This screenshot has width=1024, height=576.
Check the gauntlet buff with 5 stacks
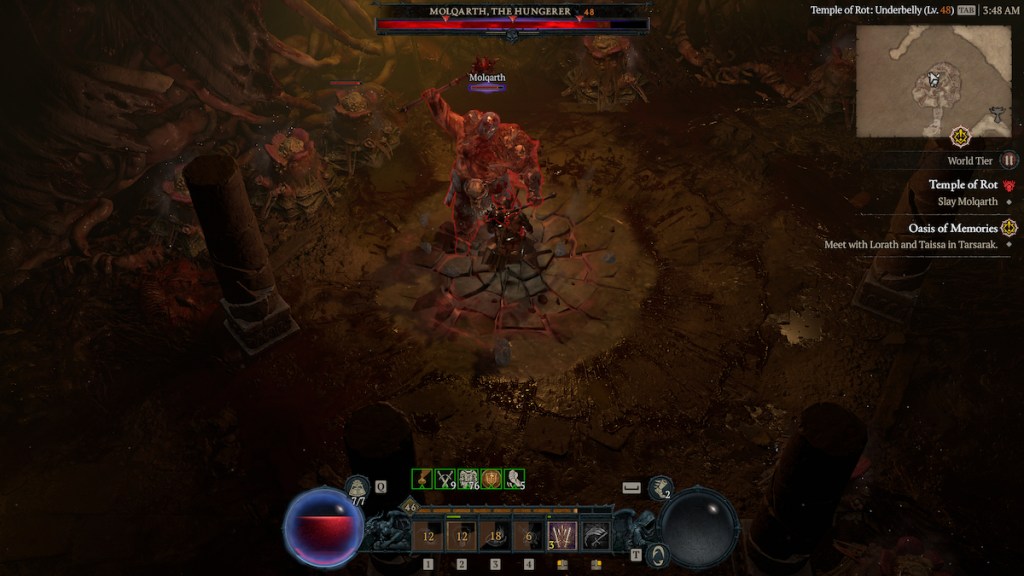coord(514,479)
